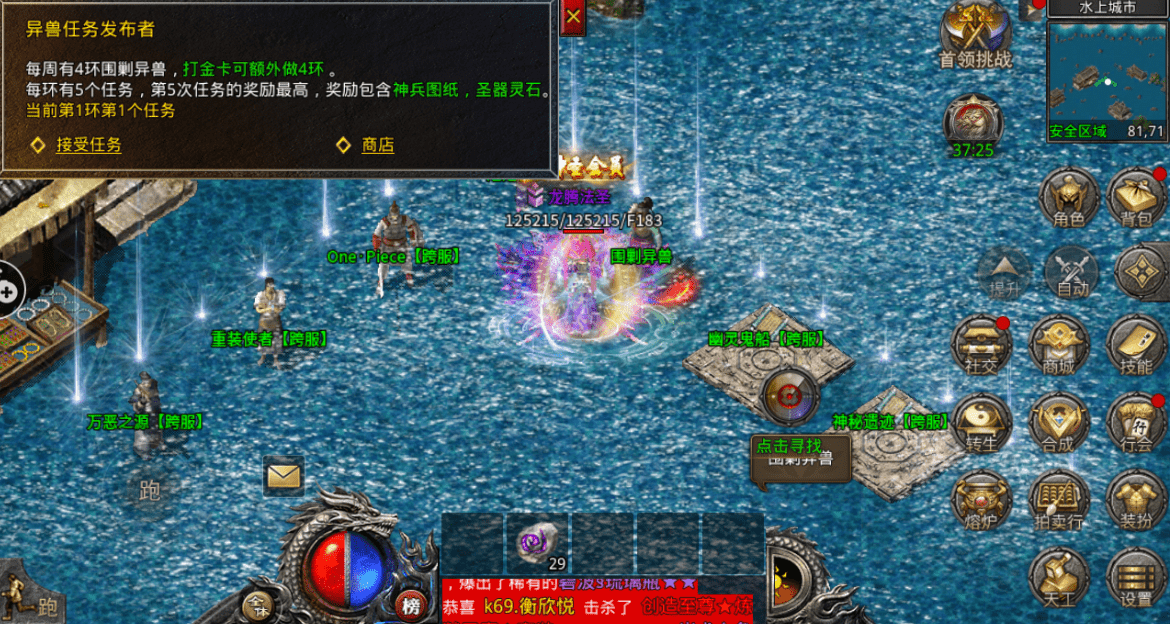Open the 设置 settings menu
This screenshot has width=1170, height=624.
coord(1136,578)
